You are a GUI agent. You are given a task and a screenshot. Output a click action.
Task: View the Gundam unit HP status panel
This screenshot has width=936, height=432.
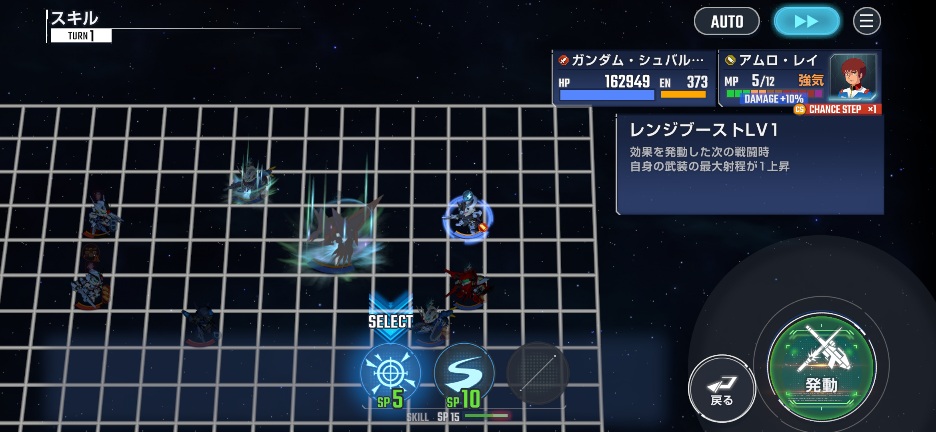[x=633, y=78]
